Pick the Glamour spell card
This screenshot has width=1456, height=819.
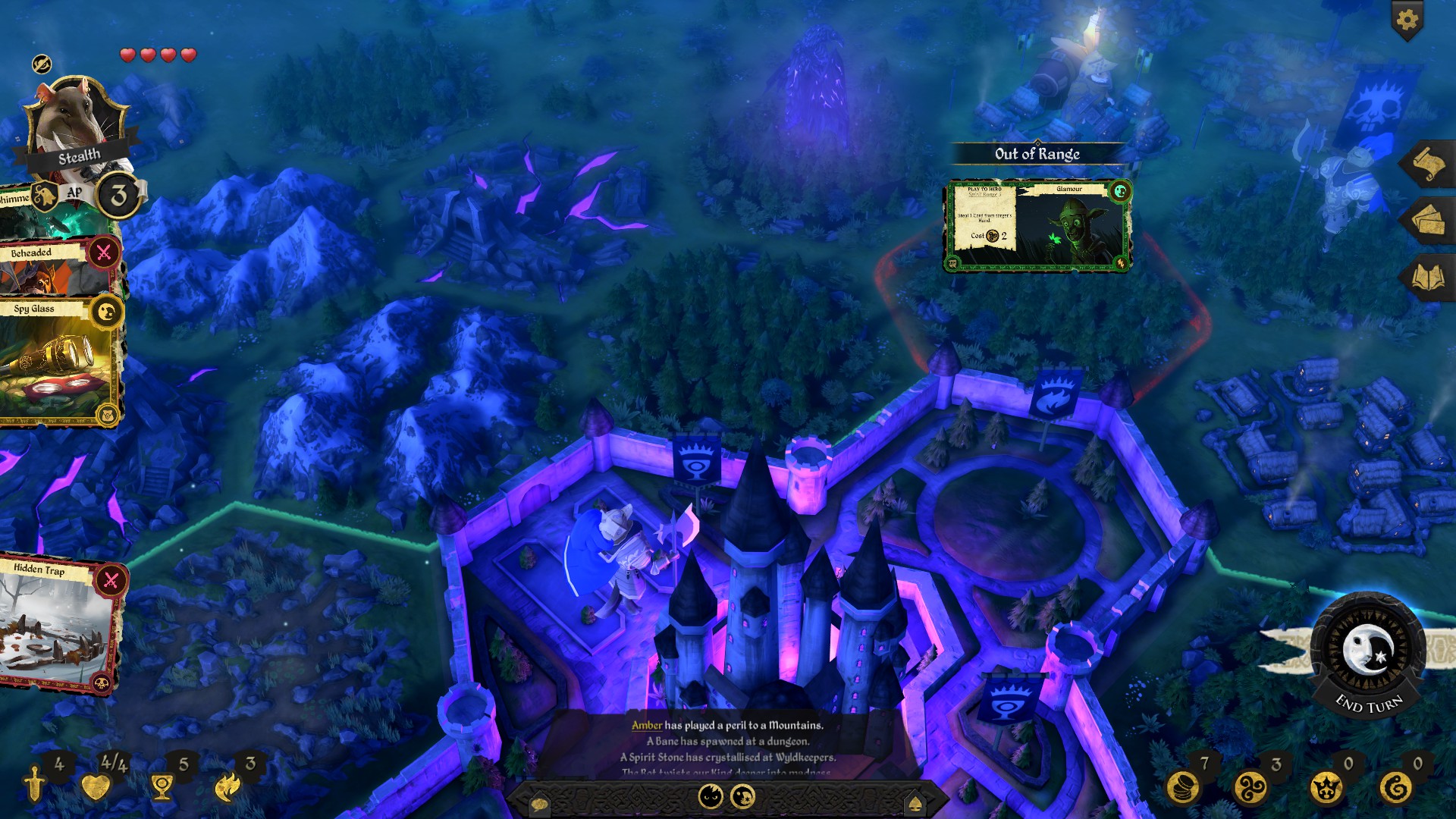coord(1037,226)
